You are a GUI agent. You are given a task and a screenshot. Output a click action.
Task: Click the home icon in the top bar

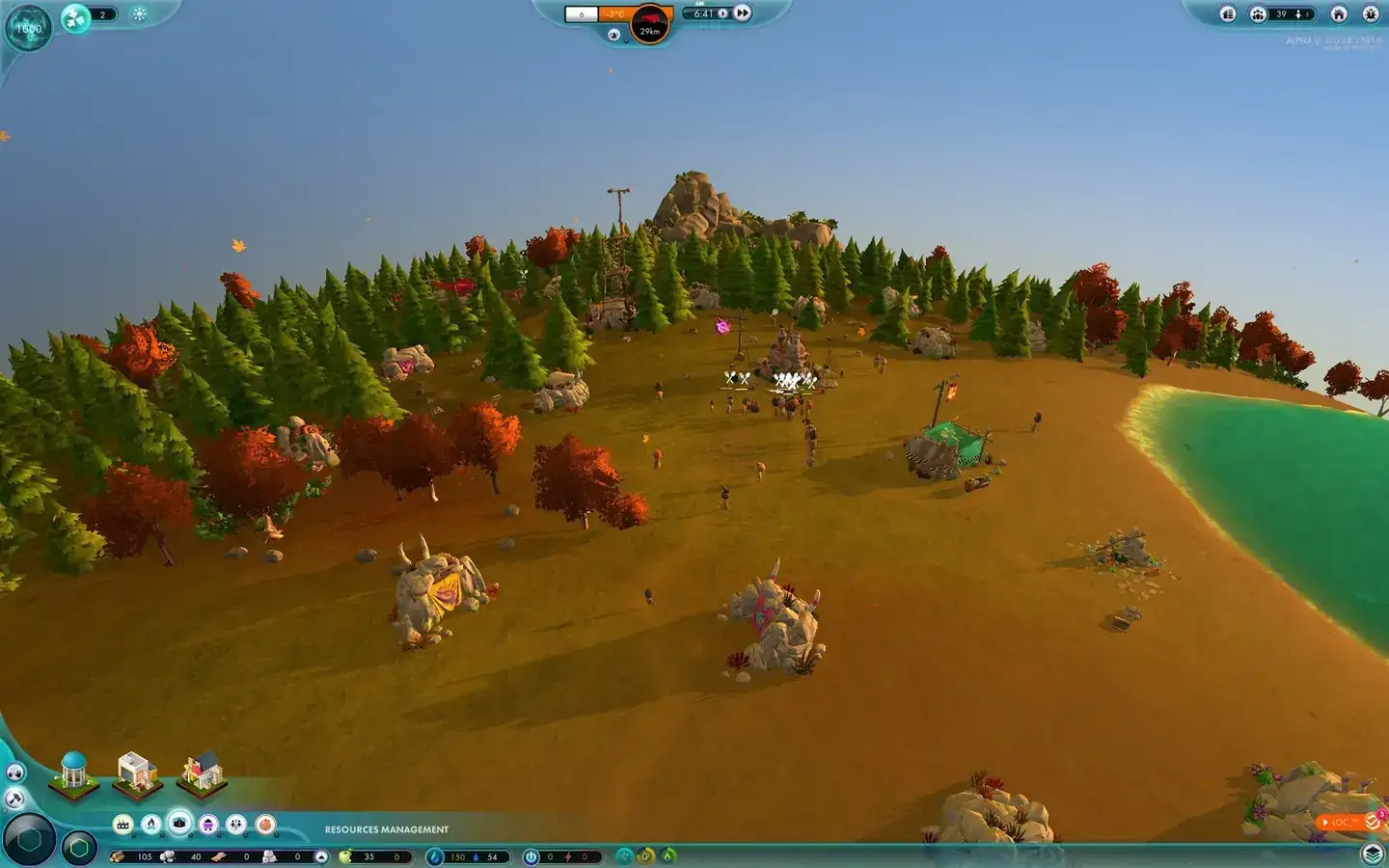pos(1339,14)
